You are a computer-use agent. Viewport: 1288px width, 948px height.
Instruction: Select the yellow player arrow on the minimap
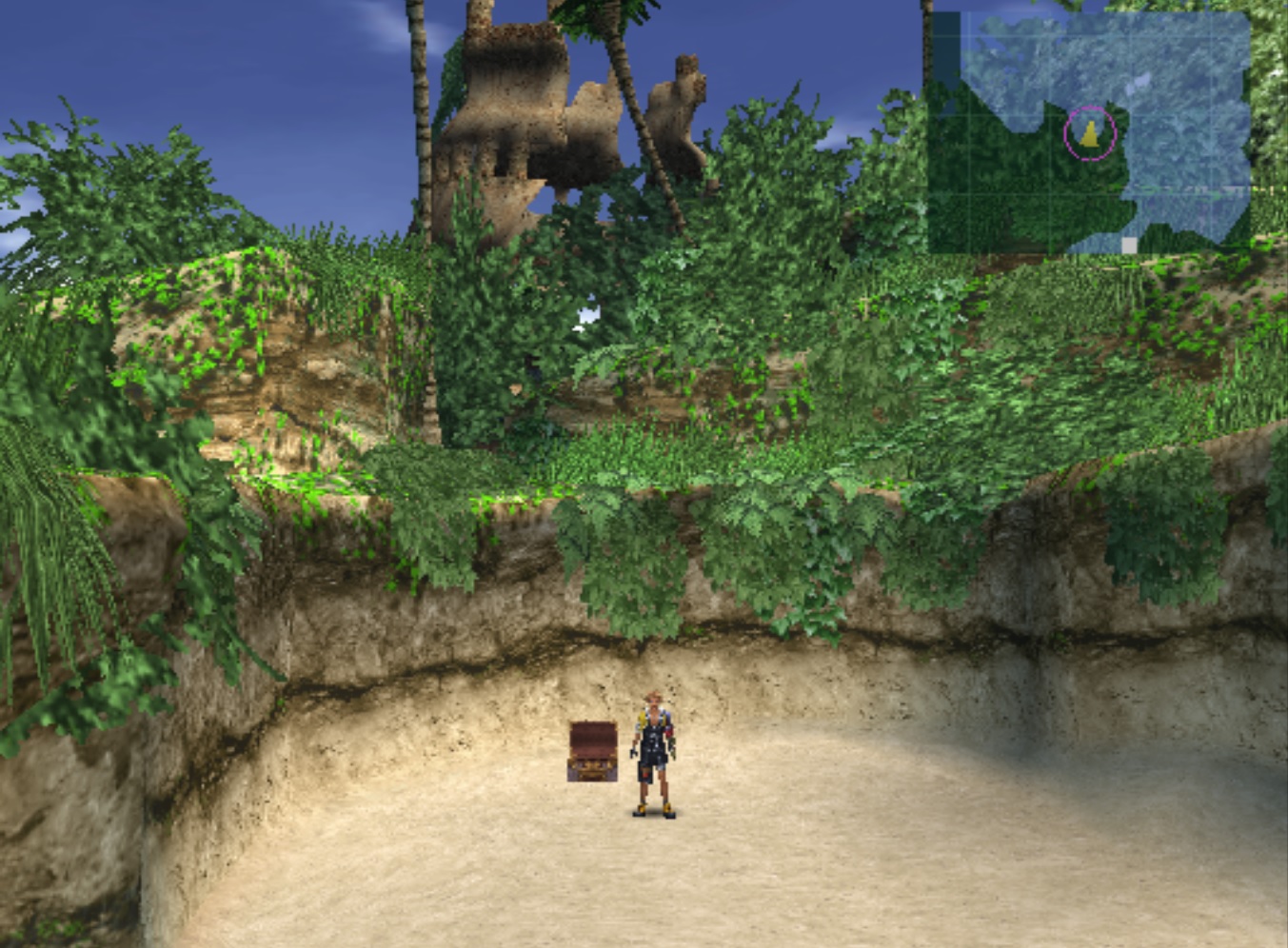point(1090,135)
